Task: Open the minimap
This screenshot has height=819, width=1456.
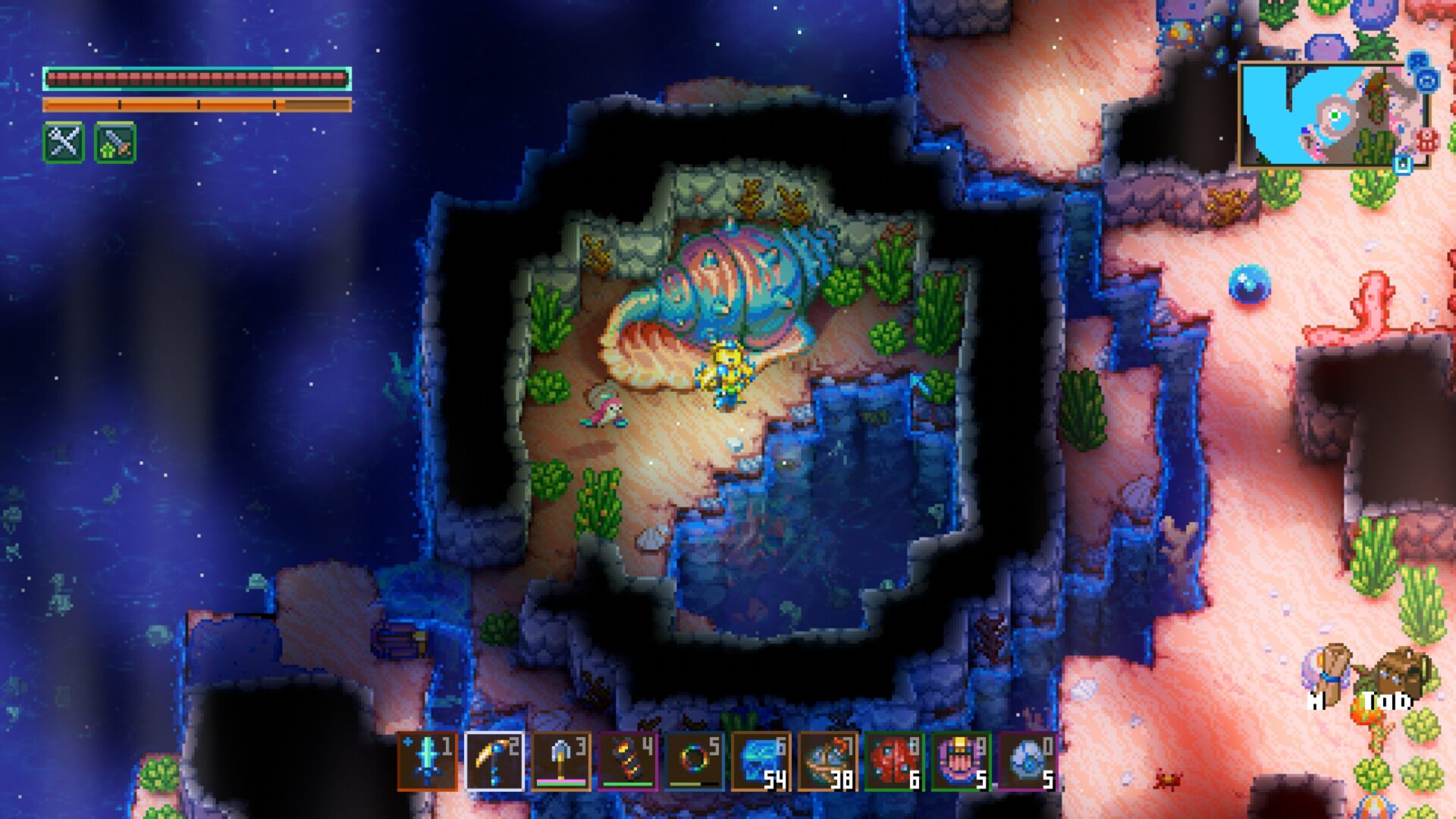Action: tap(1332, 115)
